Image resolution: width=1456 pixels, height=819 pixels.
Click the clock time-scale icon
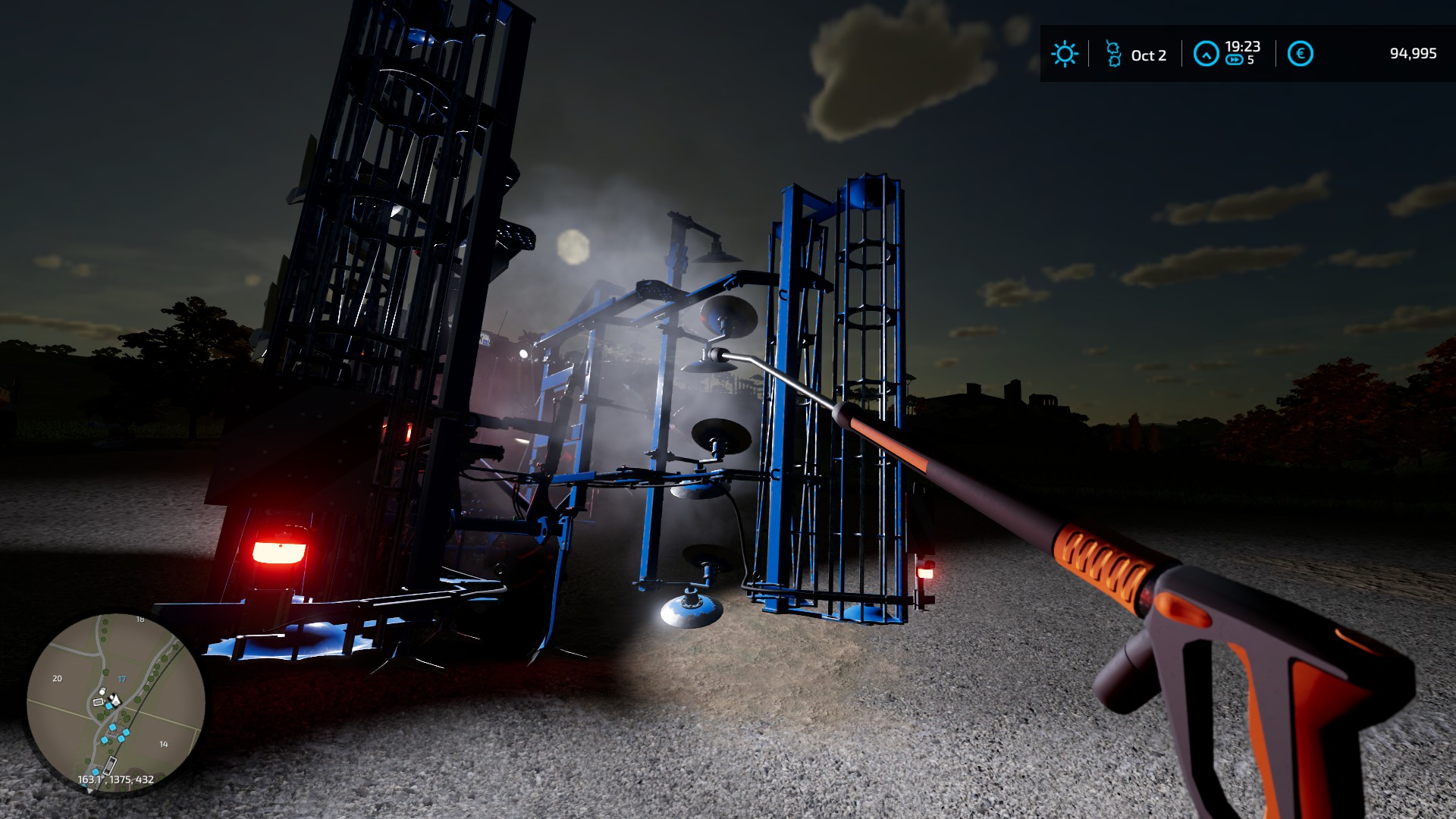click(1206, 54)
